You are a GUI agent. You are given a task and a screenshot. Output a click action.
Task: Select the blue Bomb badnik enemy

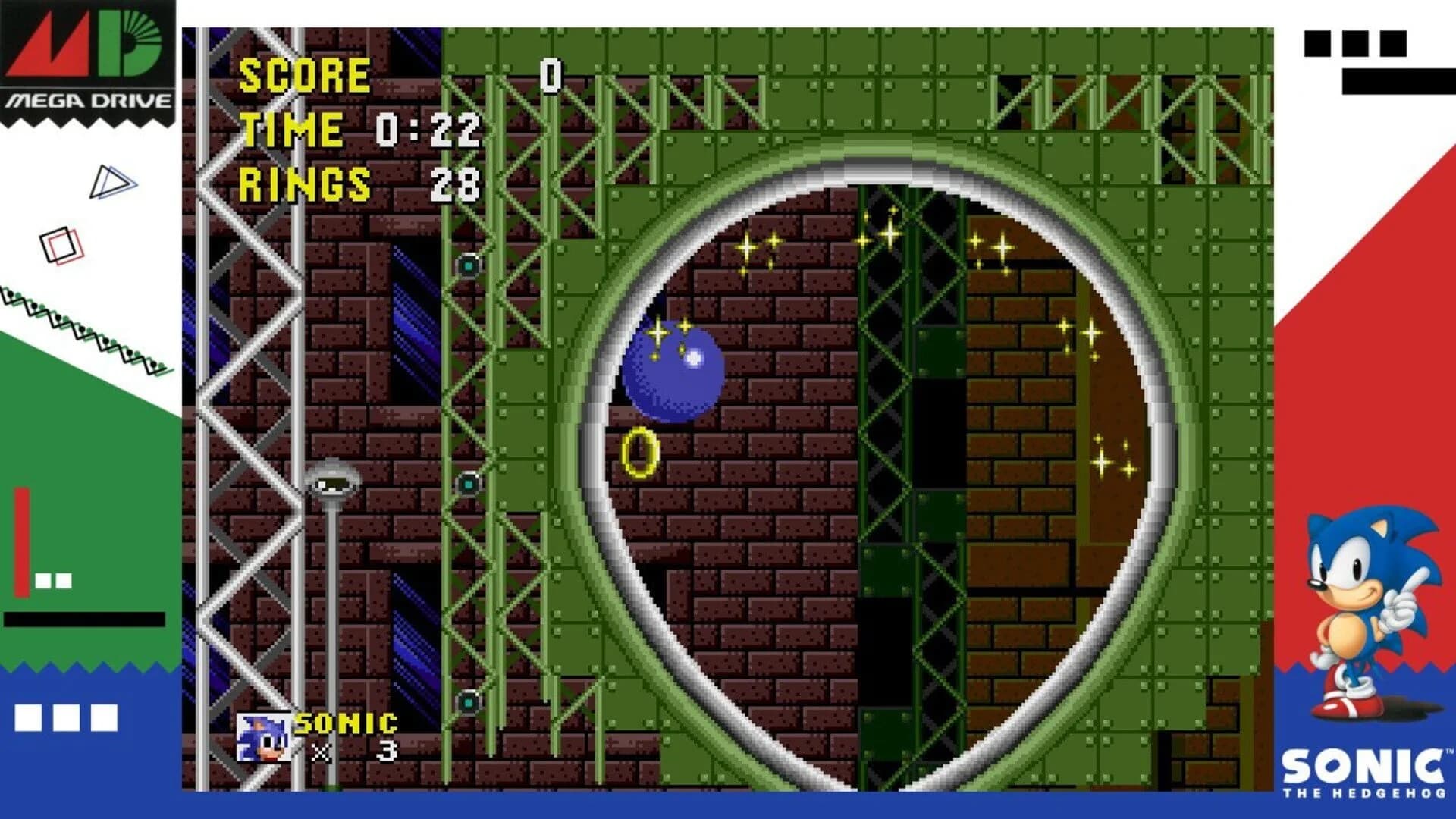(675, 372)
